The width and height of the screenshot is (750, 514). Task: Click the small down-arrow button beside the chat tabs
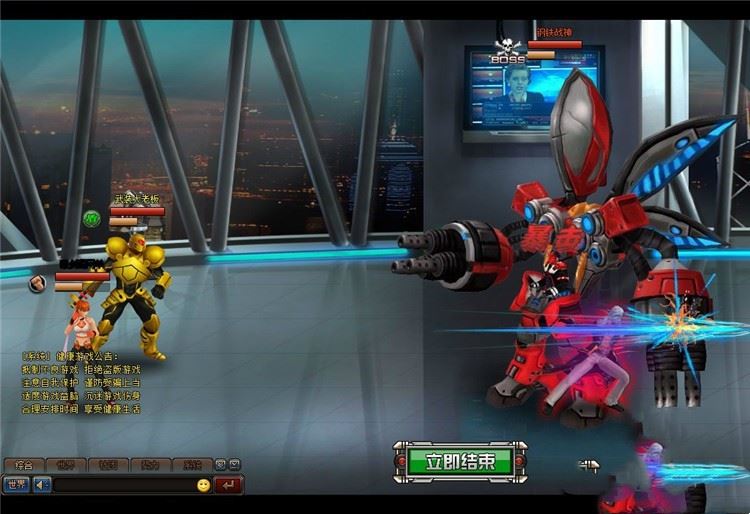pyautogui.click(x=234, y=465)
